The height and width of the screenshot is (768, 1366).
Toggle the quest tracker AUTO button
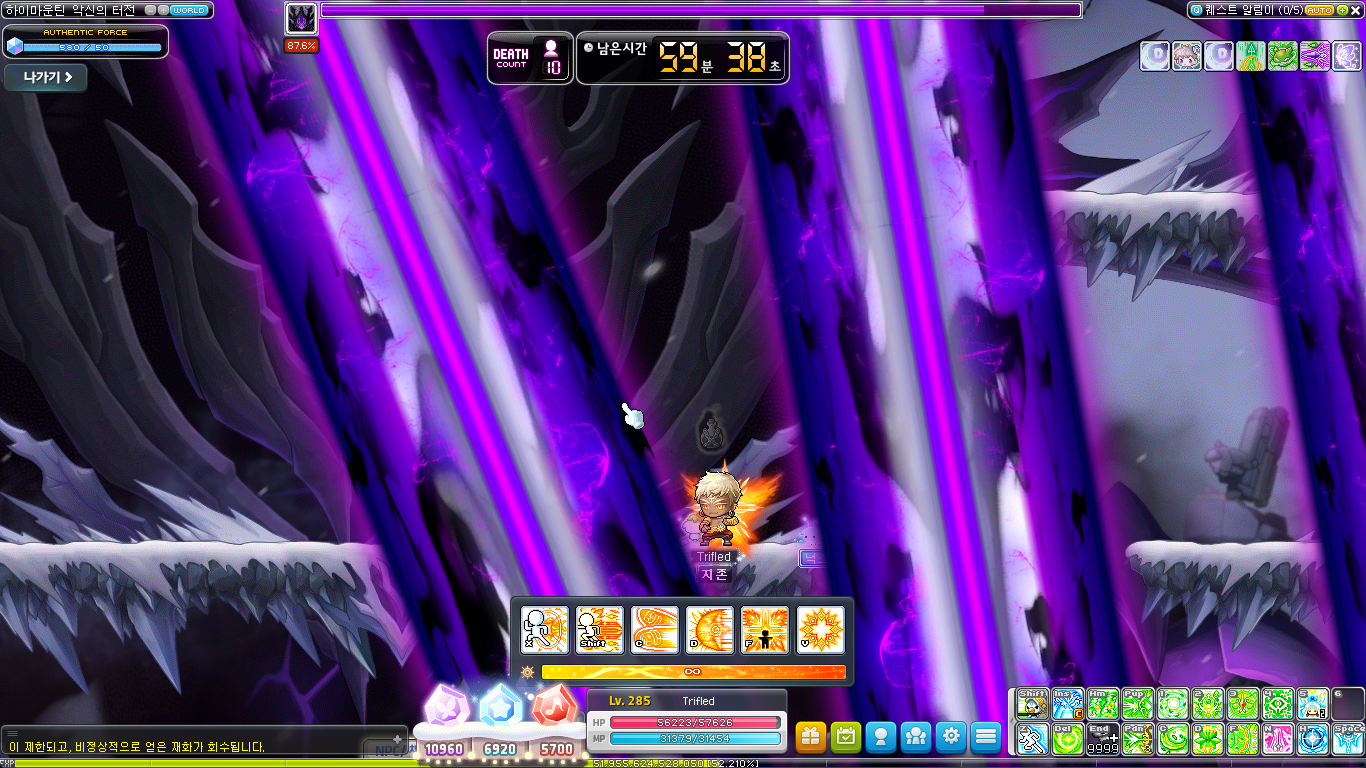1319,10
